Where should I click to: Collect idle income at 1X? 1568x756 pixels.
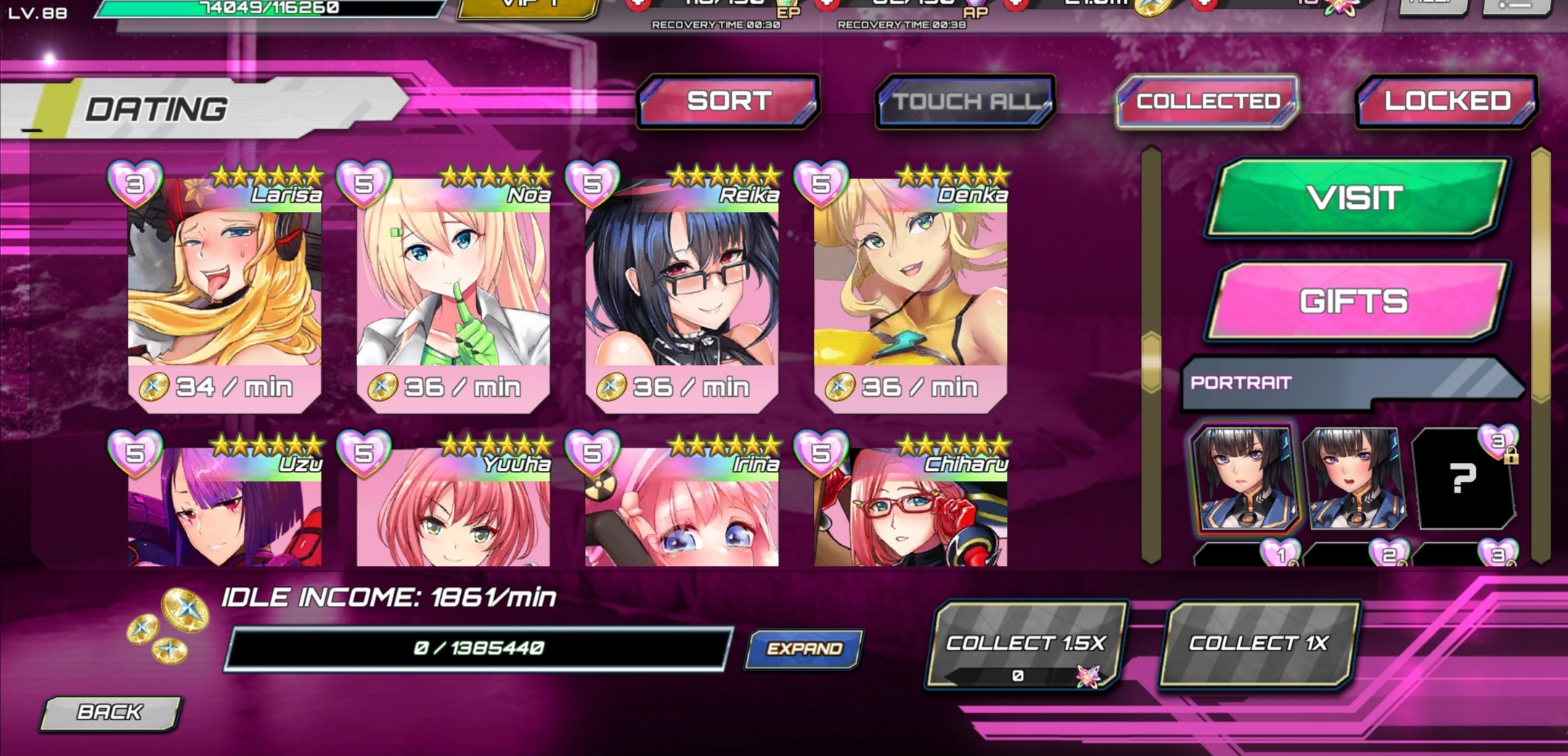click(x=1258, y=644)
